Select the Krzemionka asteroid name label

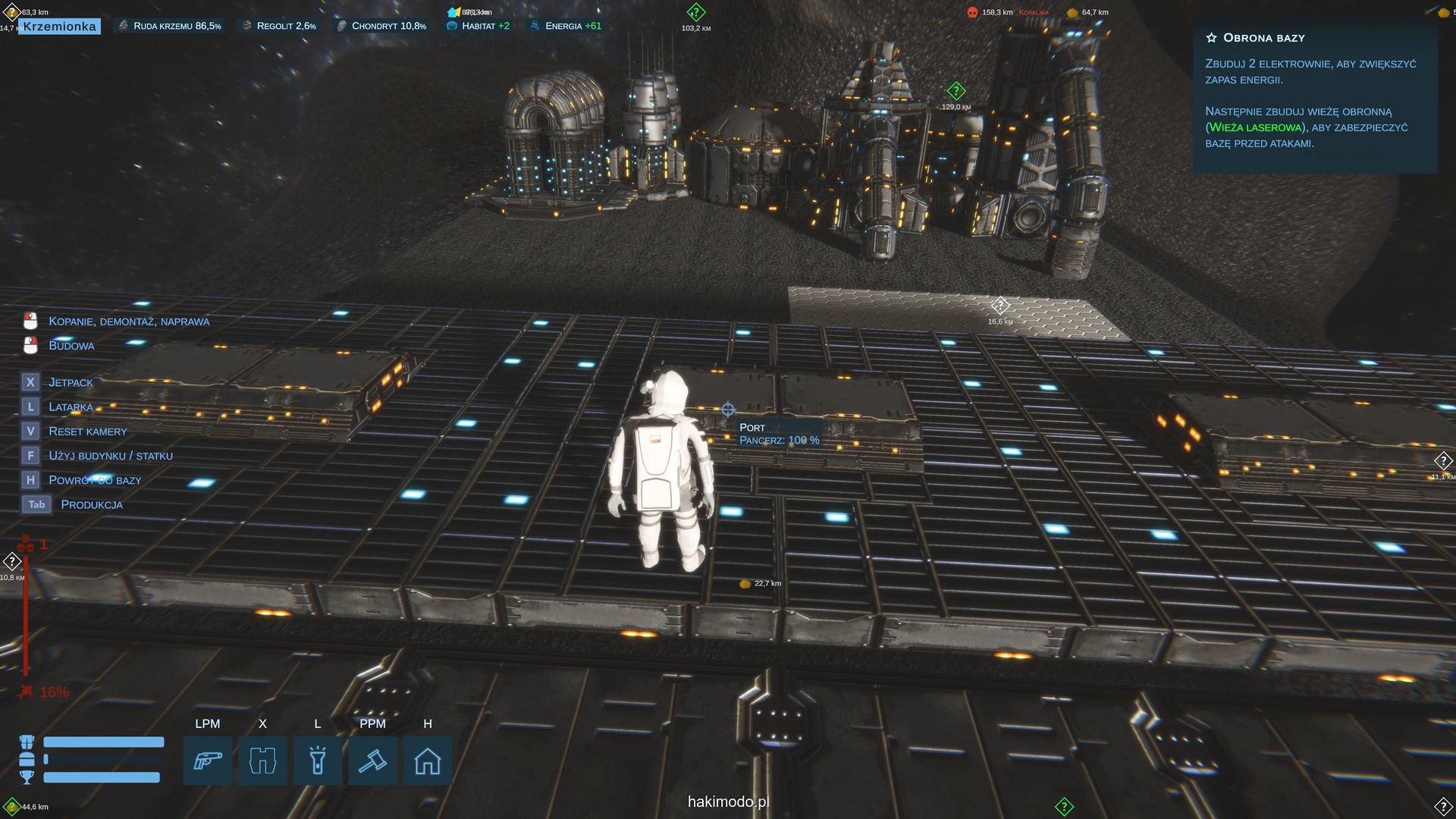[59, 27]
